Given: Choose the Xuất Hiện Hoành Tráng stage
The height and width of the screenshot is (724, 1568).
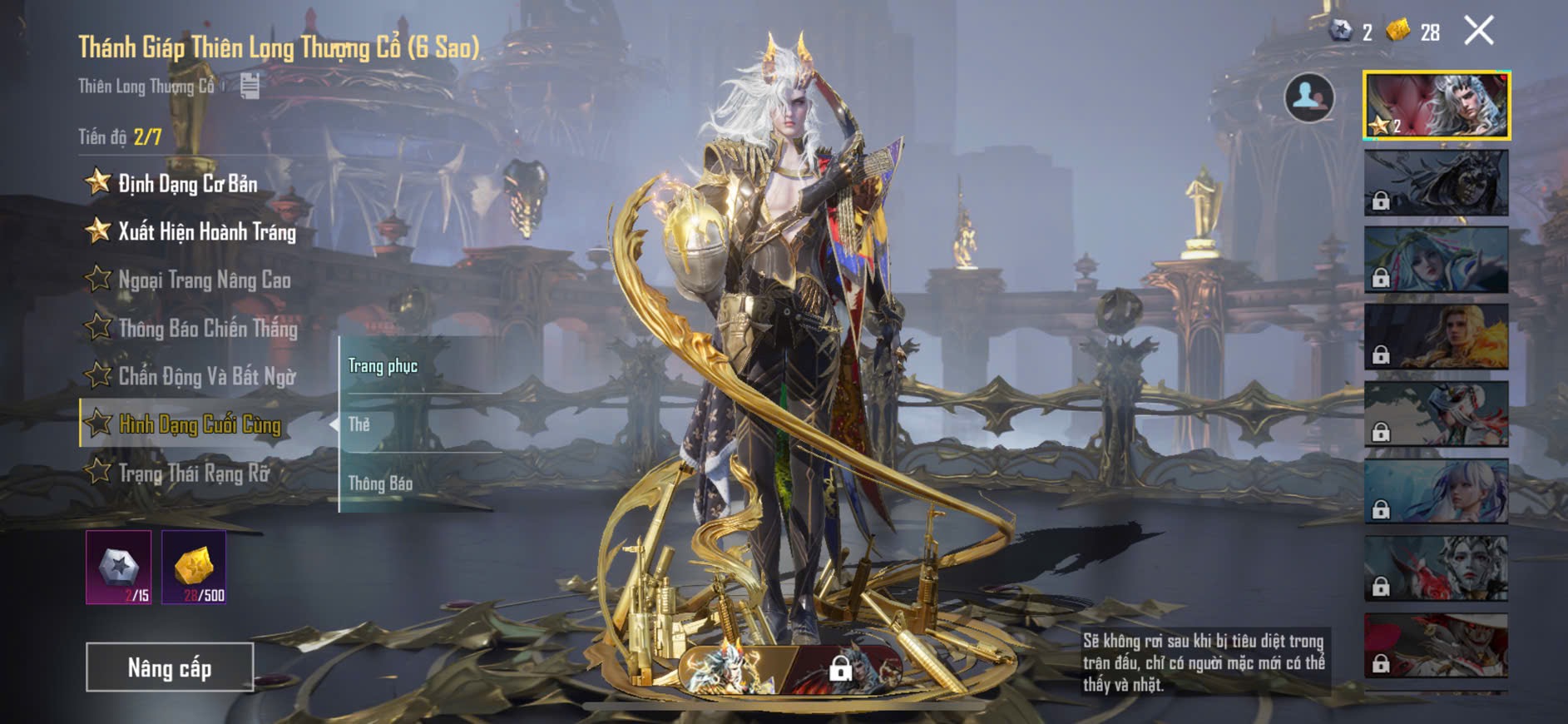Looking at the screenshot, I should [206, 231].
